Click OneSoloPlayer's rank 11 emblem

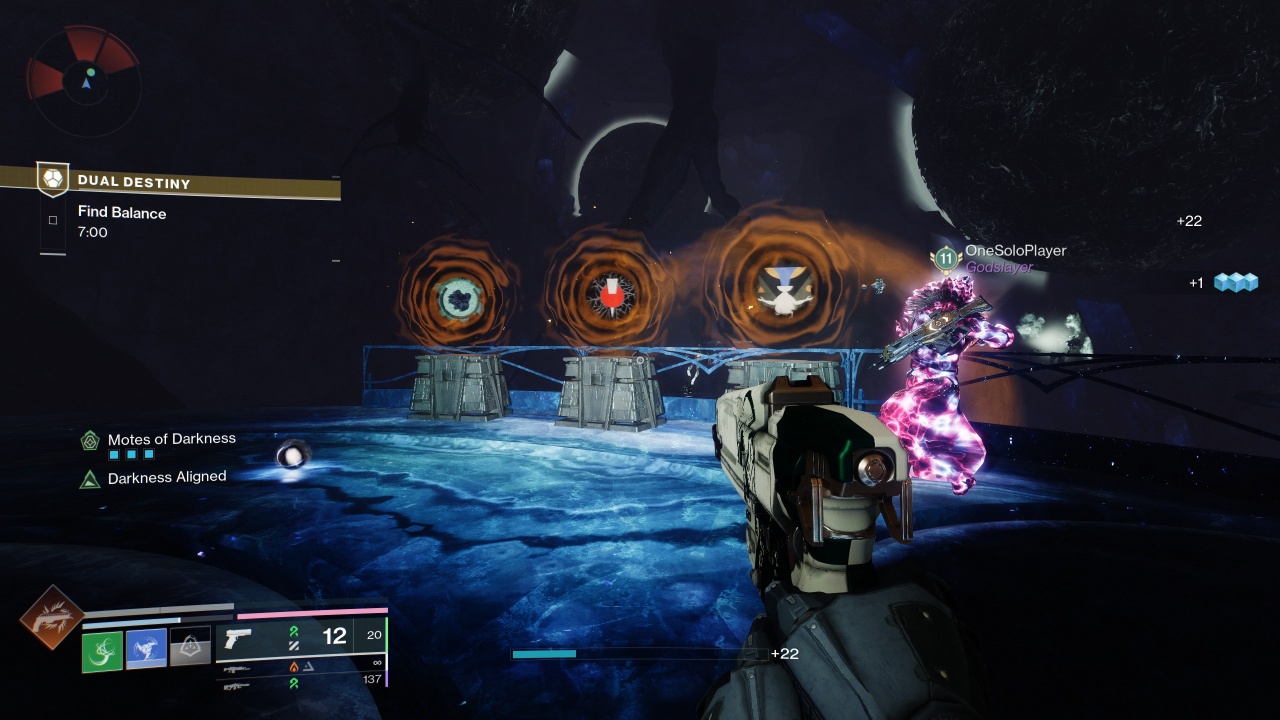click(944, 259)
